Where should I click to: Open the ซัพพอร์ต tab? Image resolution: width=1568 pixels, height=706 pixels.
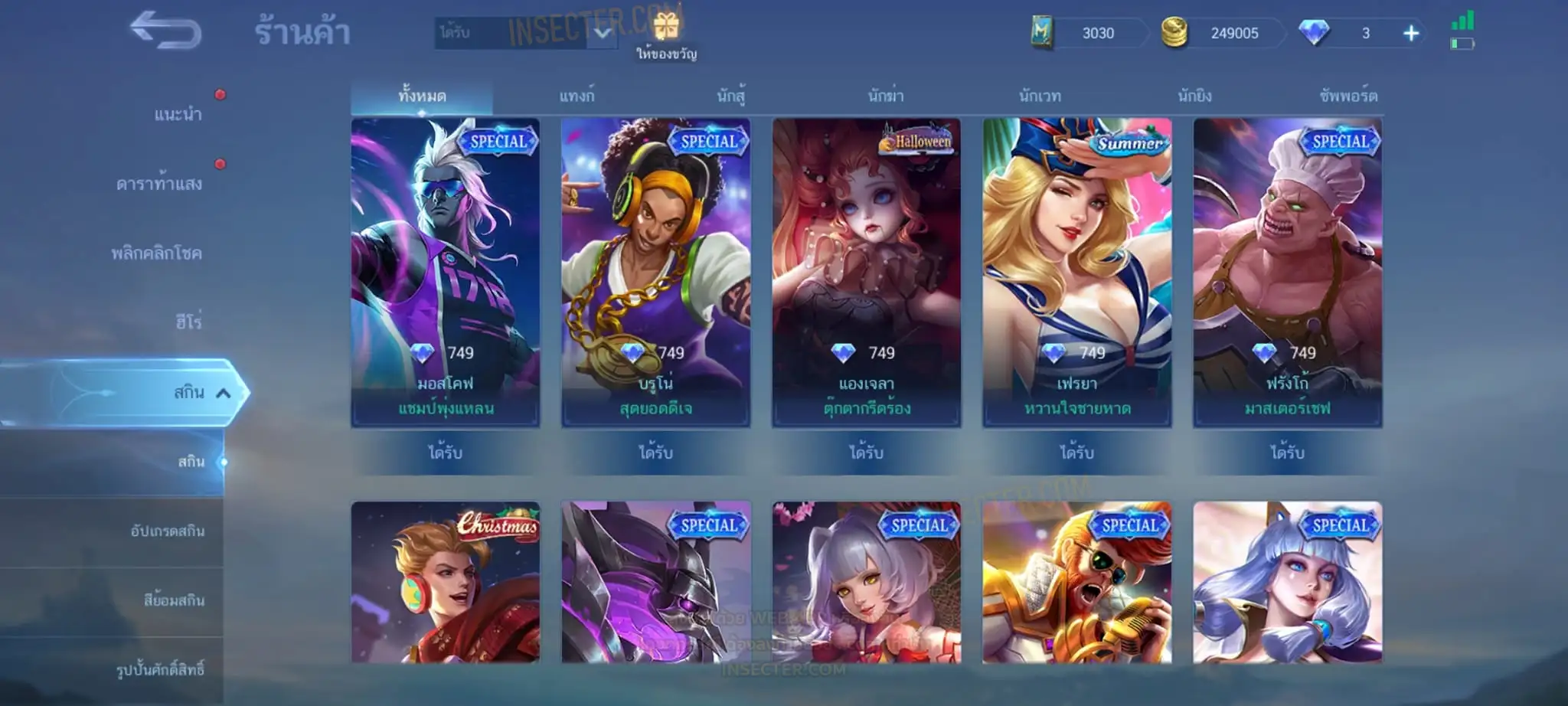(x=1348, y=96)
